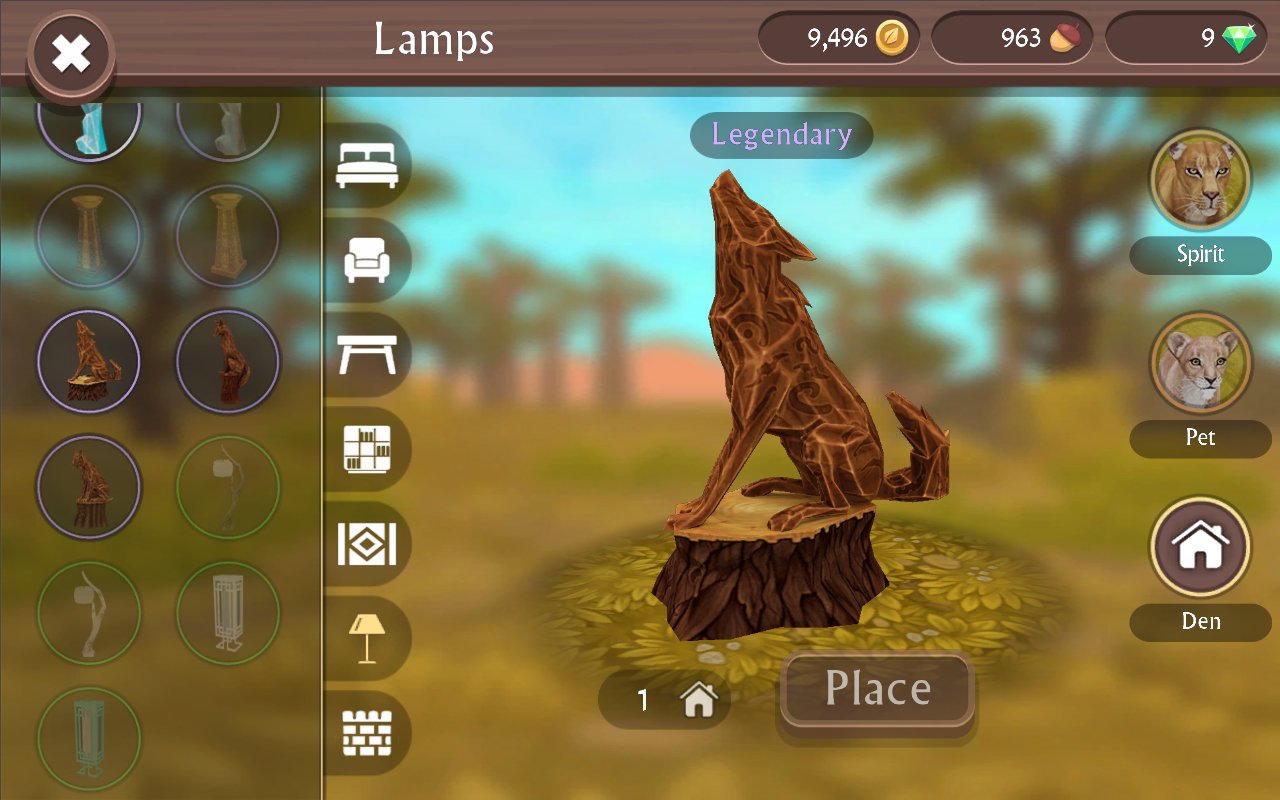Viewport: 1280px width, 800px height.
Task: Switch to the armchair furniture category
Action: click(x=367, y=260)
